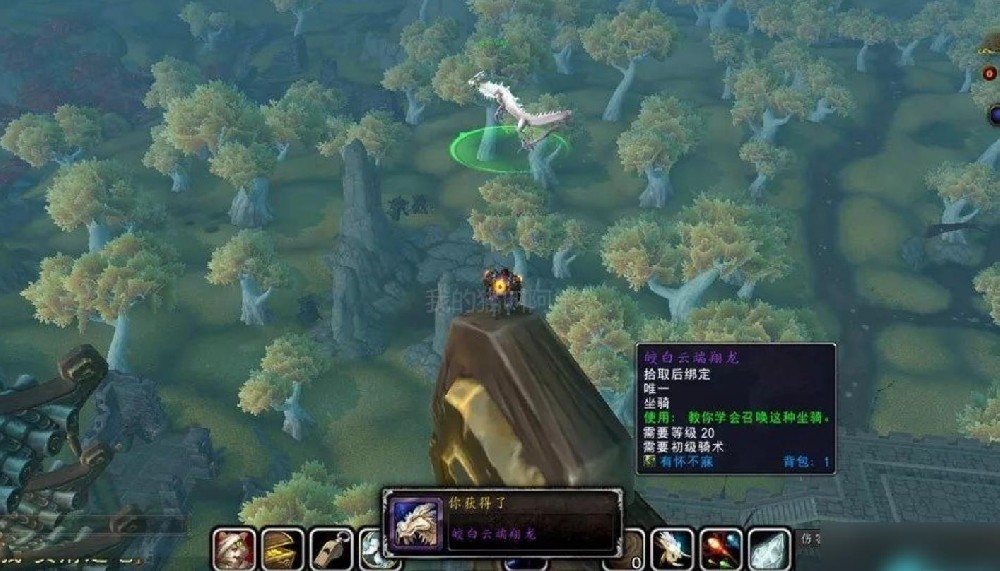Use the white crystal shard hotbar item
The image size is (1000, 571).
(x=769, y=549)
